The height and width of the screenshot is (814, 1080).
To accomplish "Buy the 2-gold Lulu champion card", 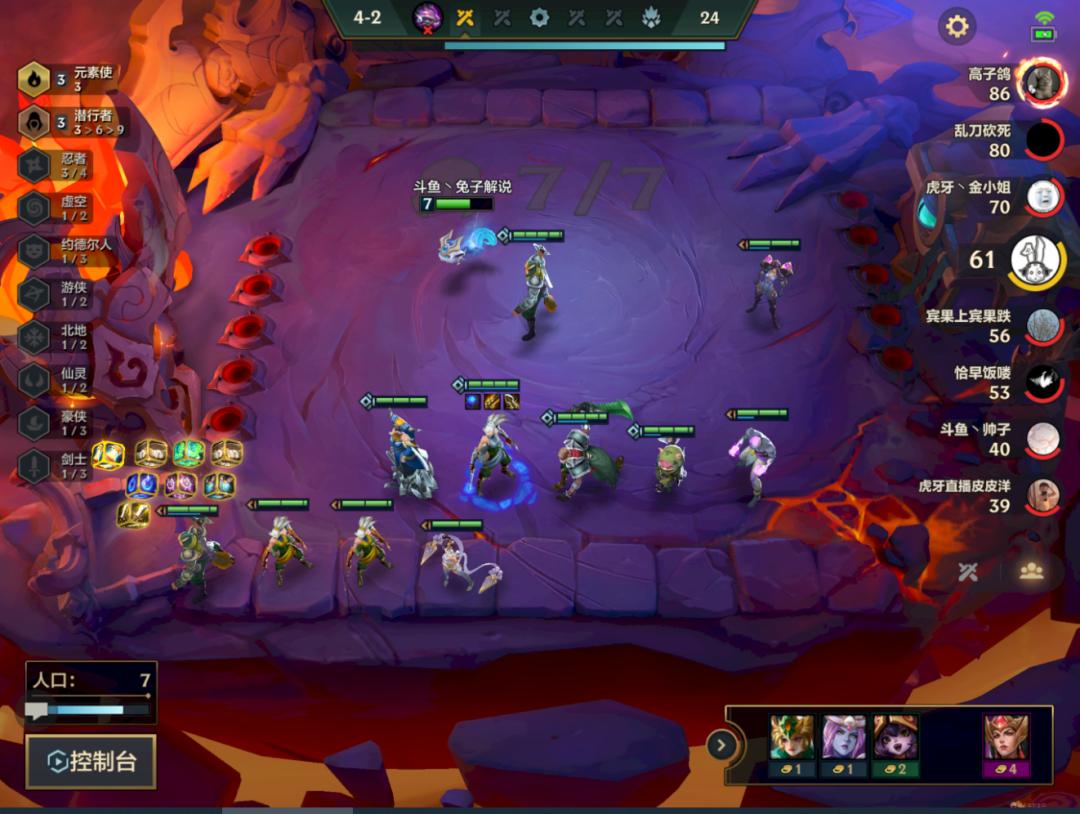I will 895,745.
